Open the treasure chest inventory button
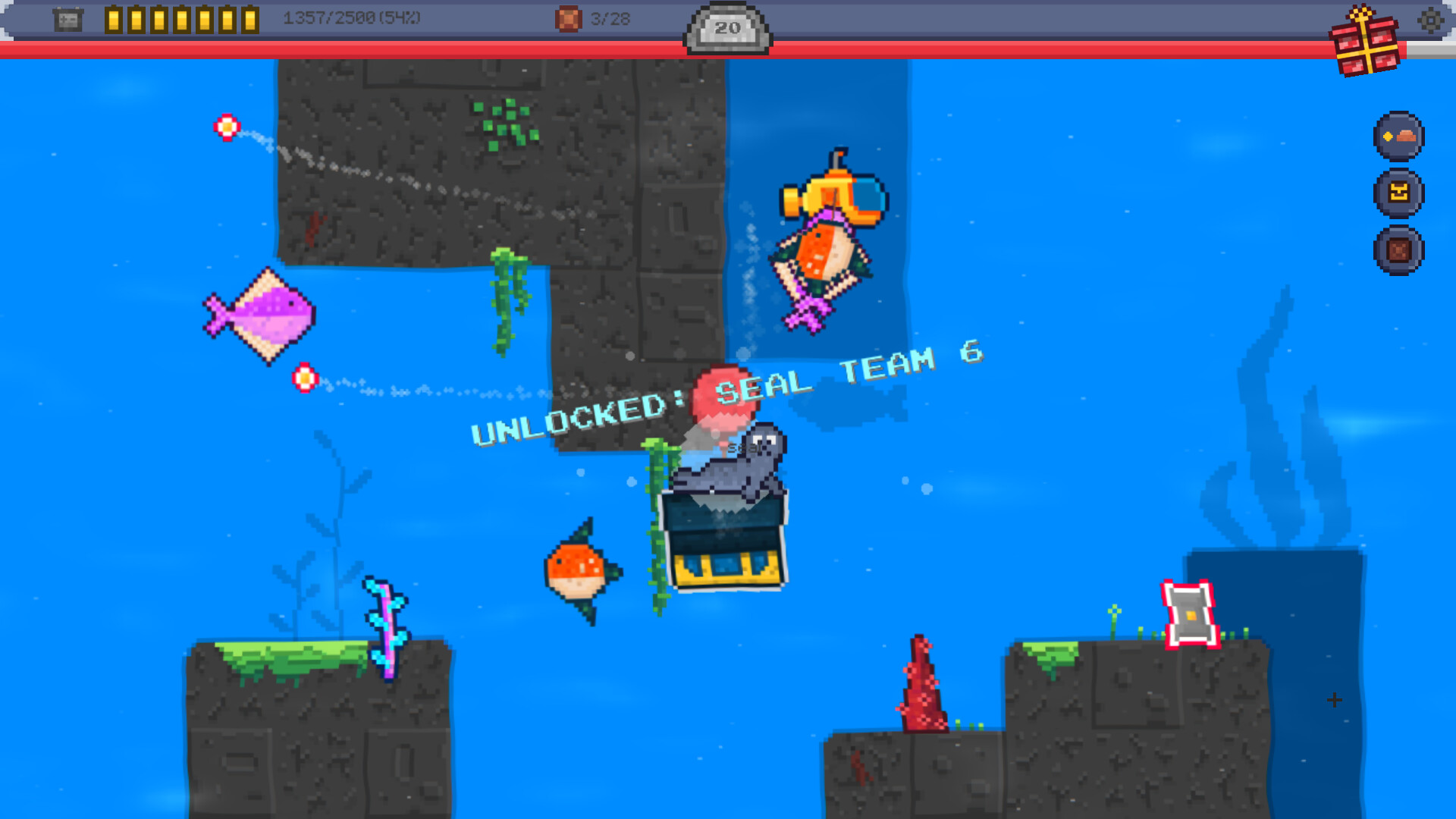 [x=1399, y=194]
